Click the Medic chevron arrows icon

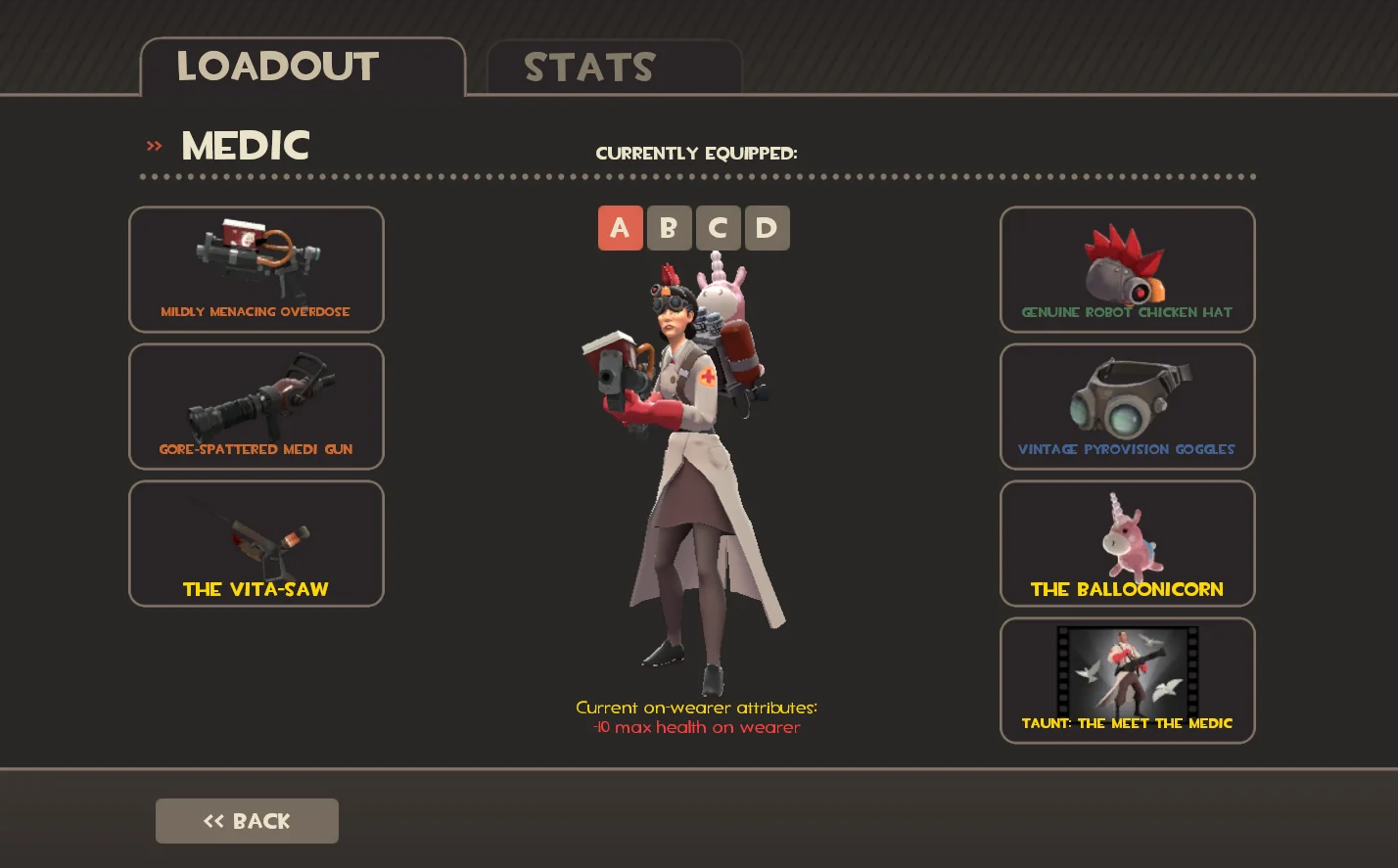point(153,144)
